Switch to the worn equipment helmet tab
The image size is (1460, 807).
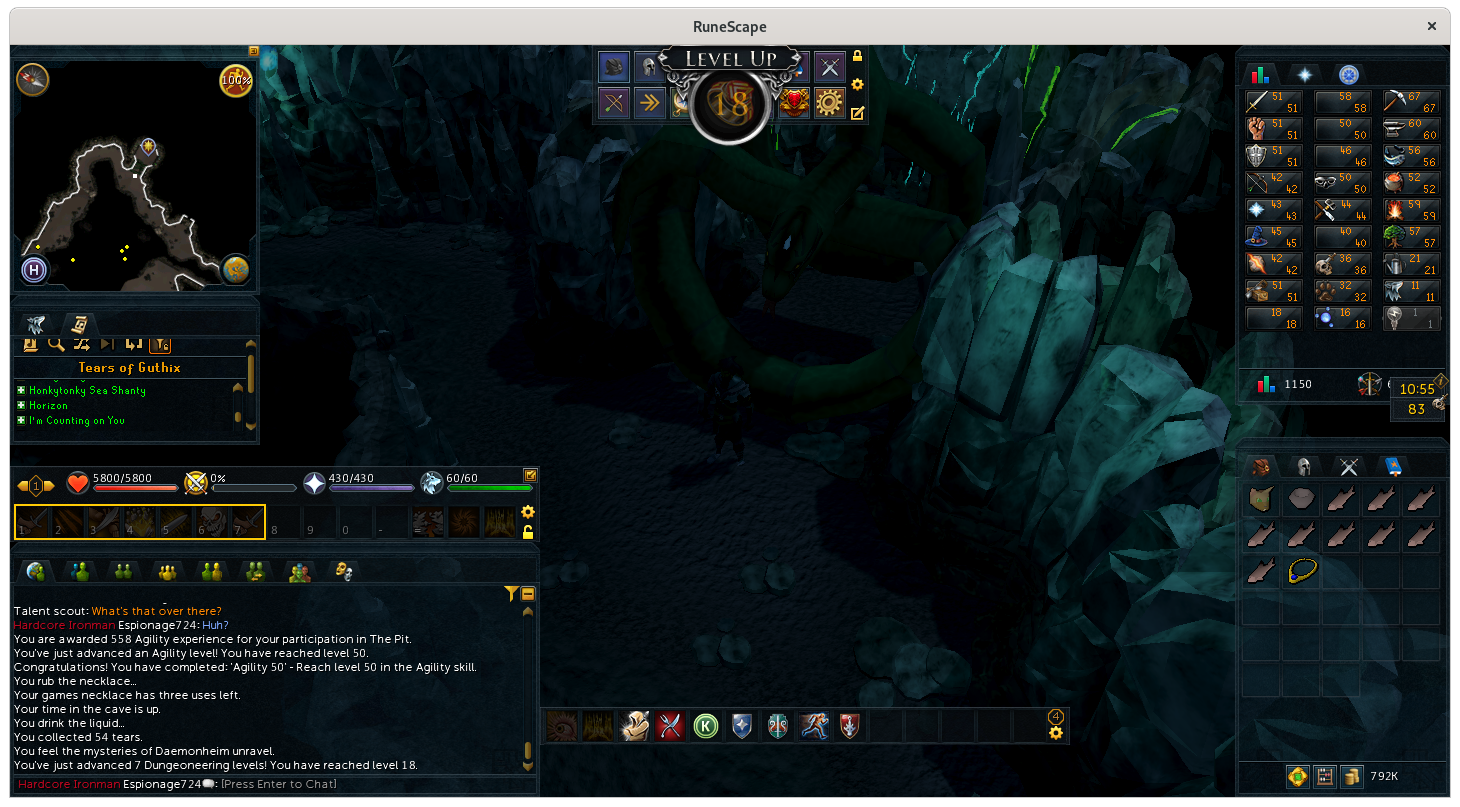tap(1303, 466)
